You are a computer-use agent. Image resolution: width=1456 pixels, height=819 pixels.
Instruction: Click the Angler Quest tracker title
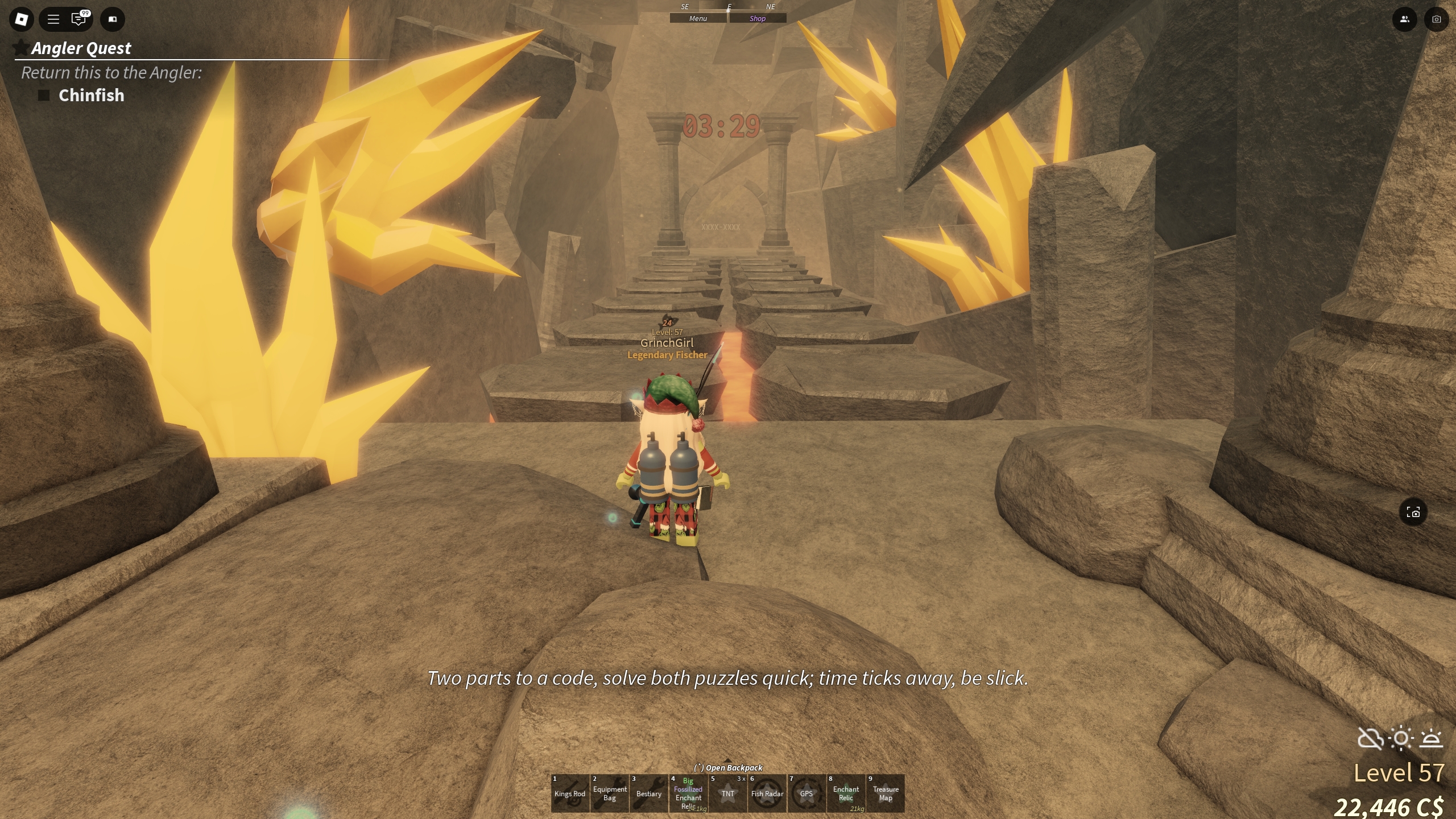81,48
